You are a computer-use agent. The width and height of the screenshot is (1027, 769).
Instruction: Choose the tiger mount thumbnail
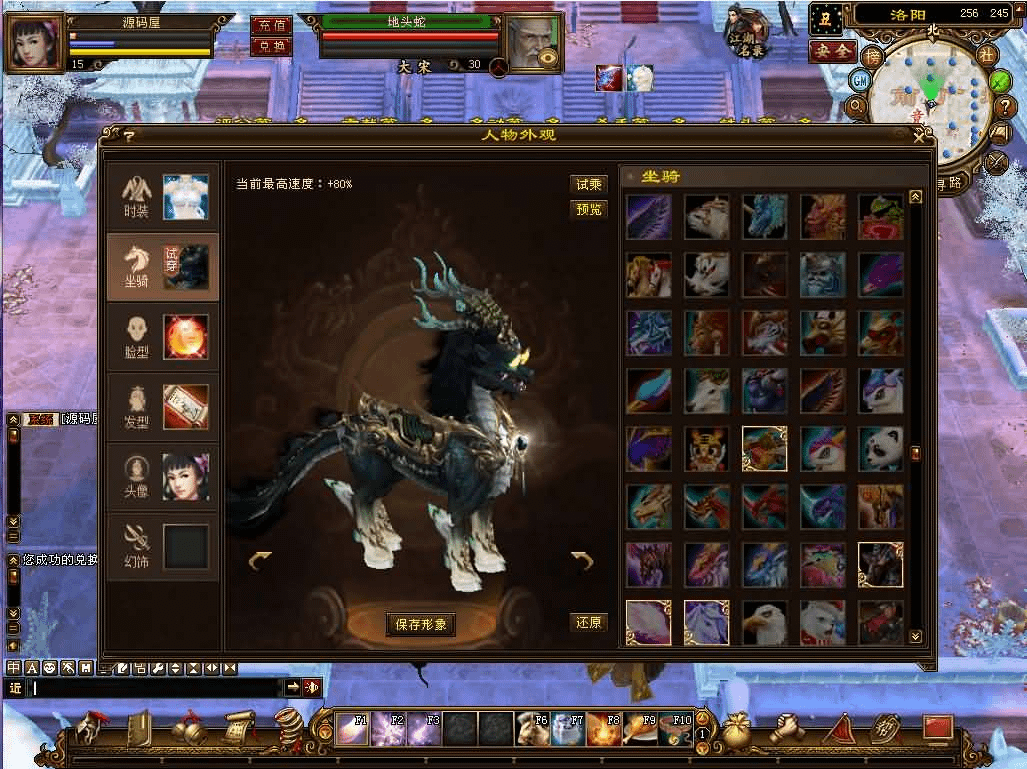[706, 449]
